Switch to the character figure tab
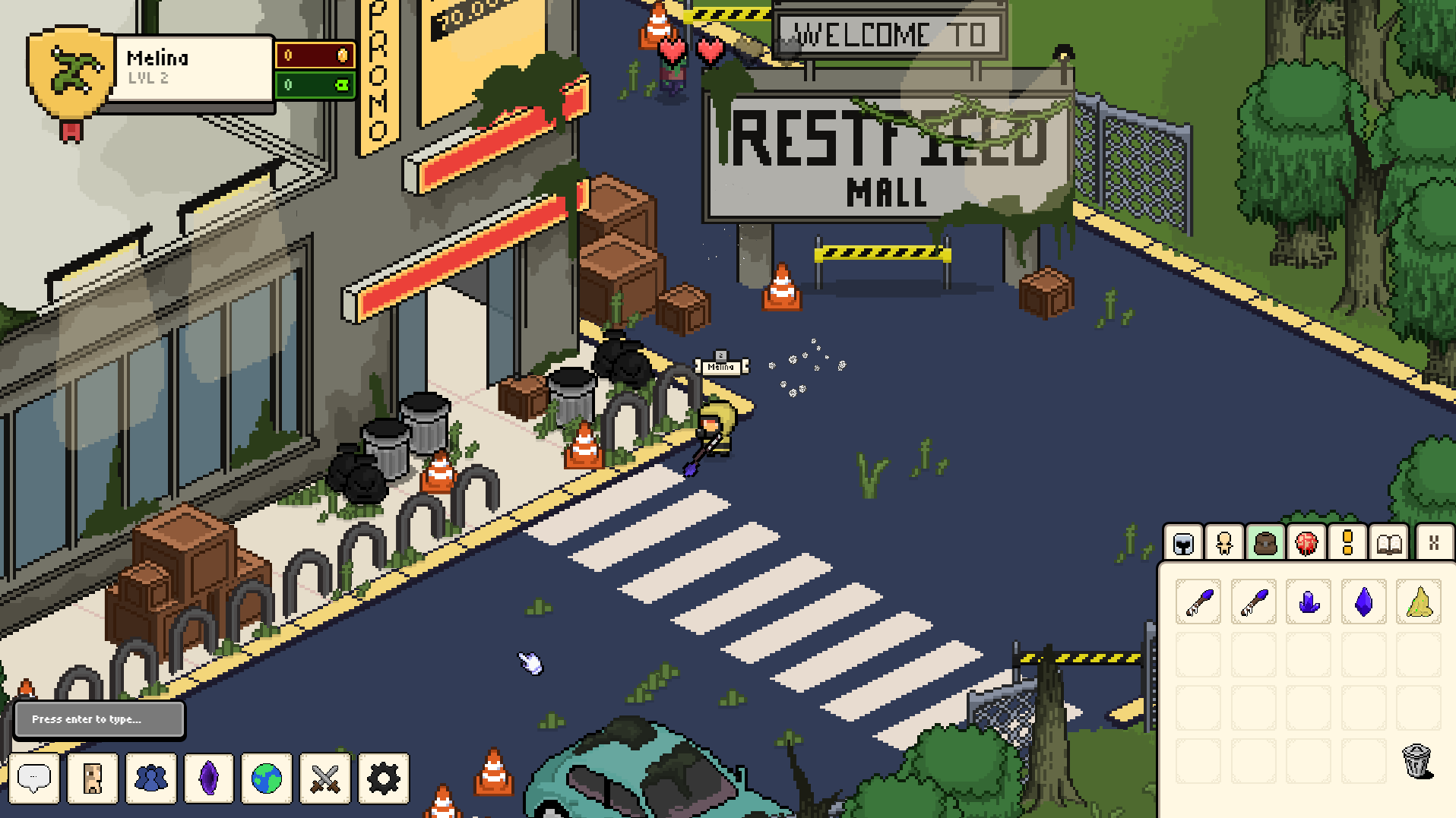 click(x=1224, y=543)
